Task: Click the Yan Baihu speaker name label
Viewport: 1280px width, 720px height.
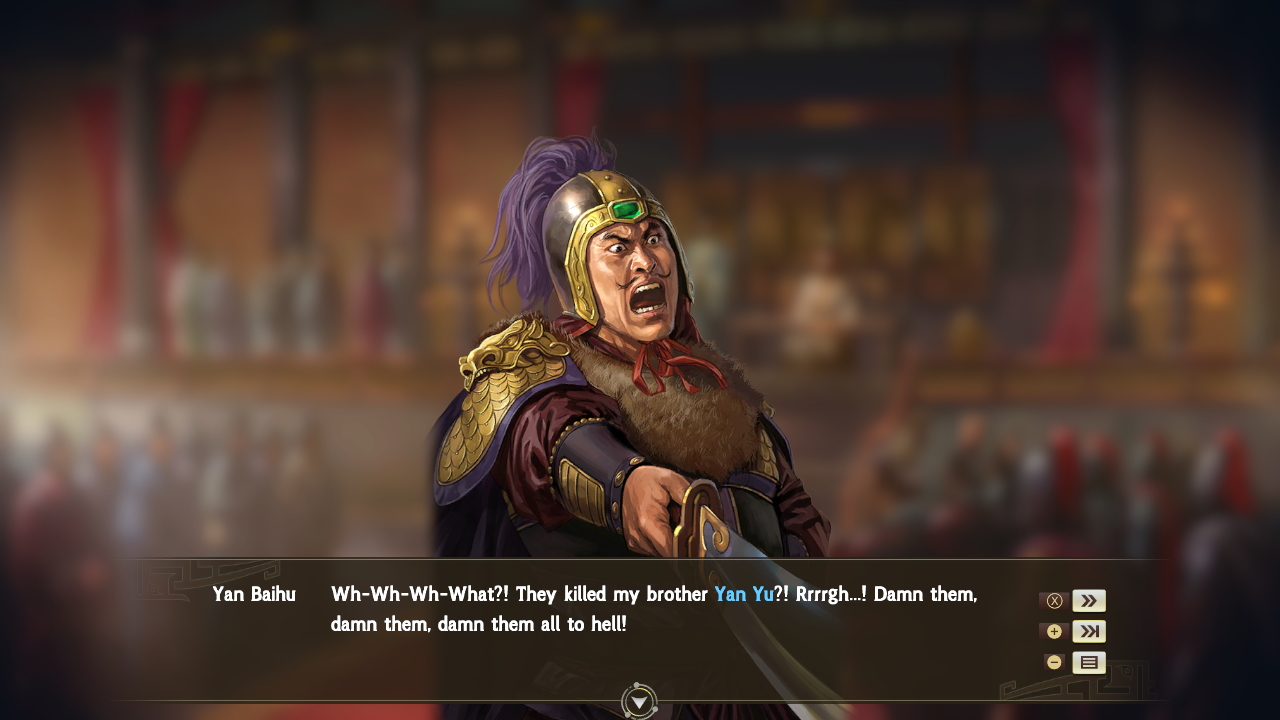Action: [x=253, y=594]
